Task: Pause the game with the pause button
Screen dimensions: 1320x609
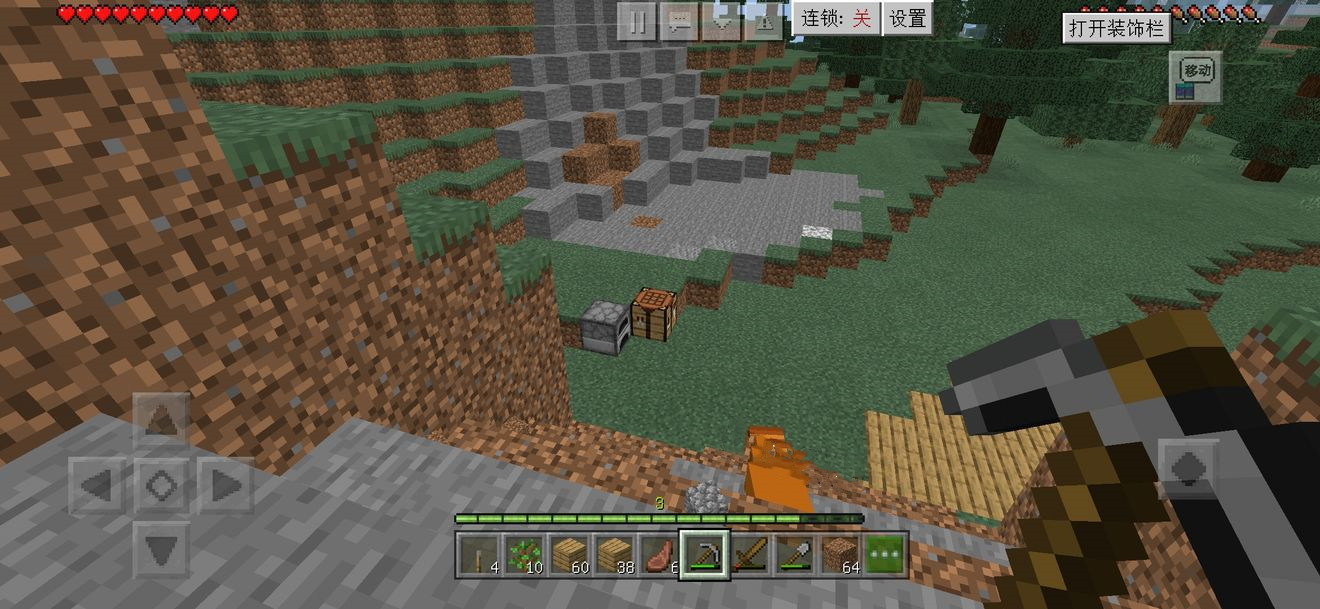Action: [637, 21]
